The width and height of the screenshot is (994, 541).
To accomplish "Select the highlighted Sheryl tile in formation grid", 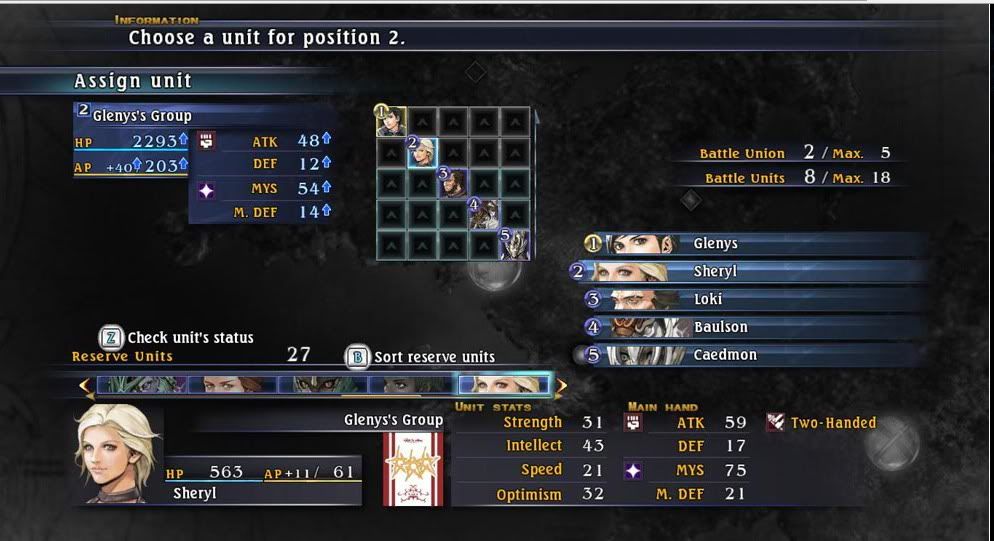I will click(423, 153).
